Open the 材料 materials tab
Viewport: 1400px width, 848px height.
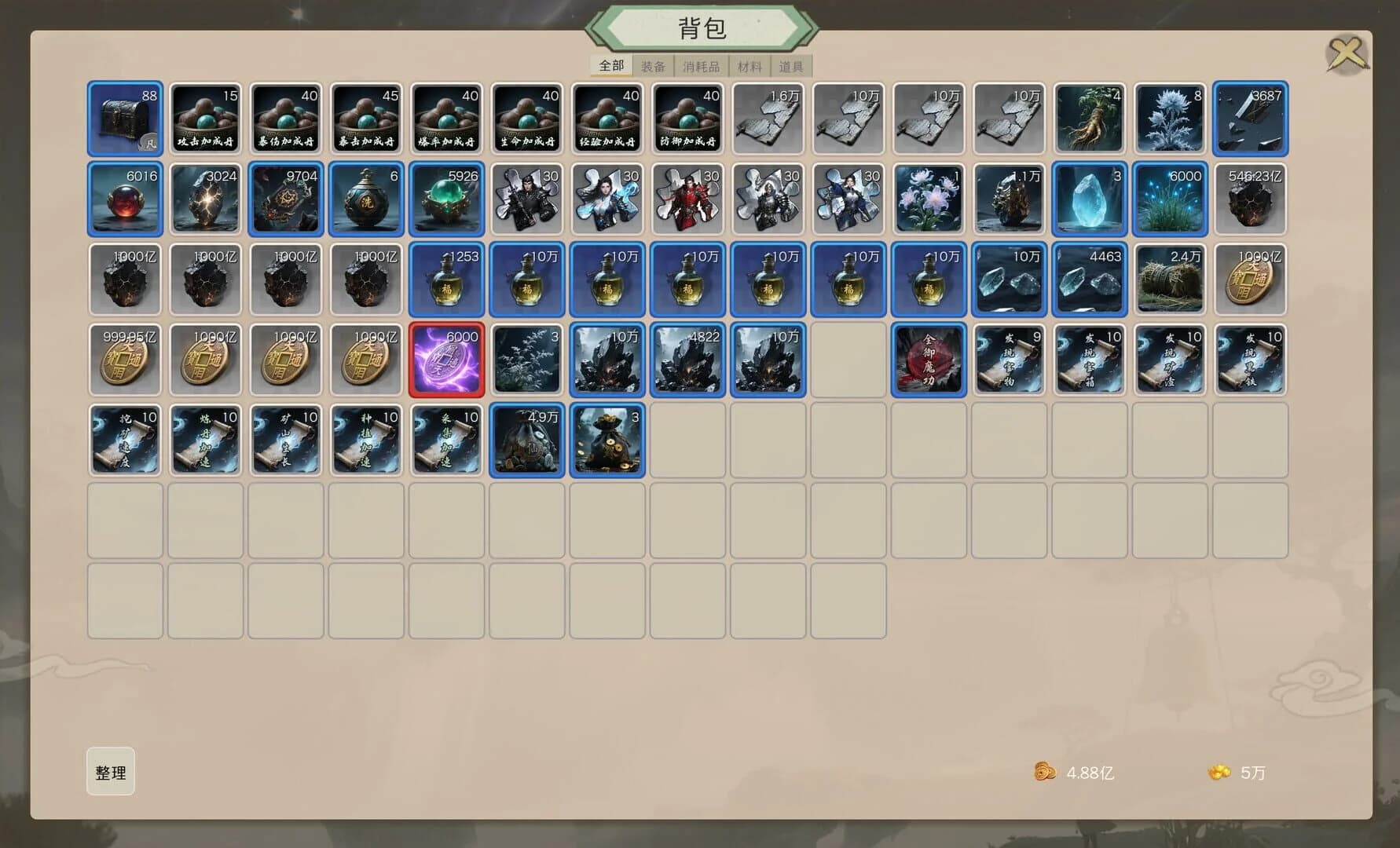[x=749, y=67]
